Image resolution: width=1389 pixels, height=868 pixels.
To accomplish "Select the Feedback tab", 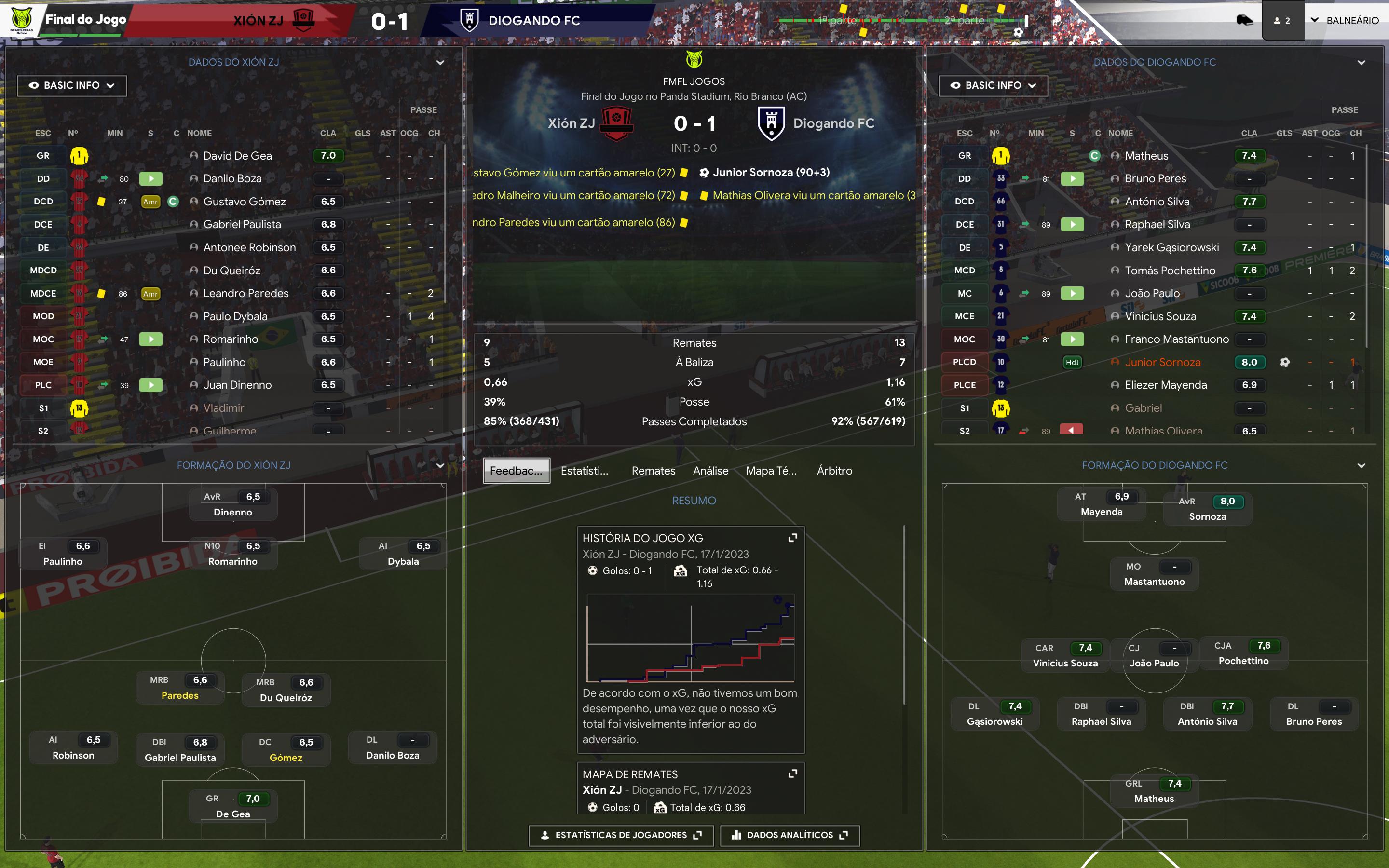I will click(516, 471).
